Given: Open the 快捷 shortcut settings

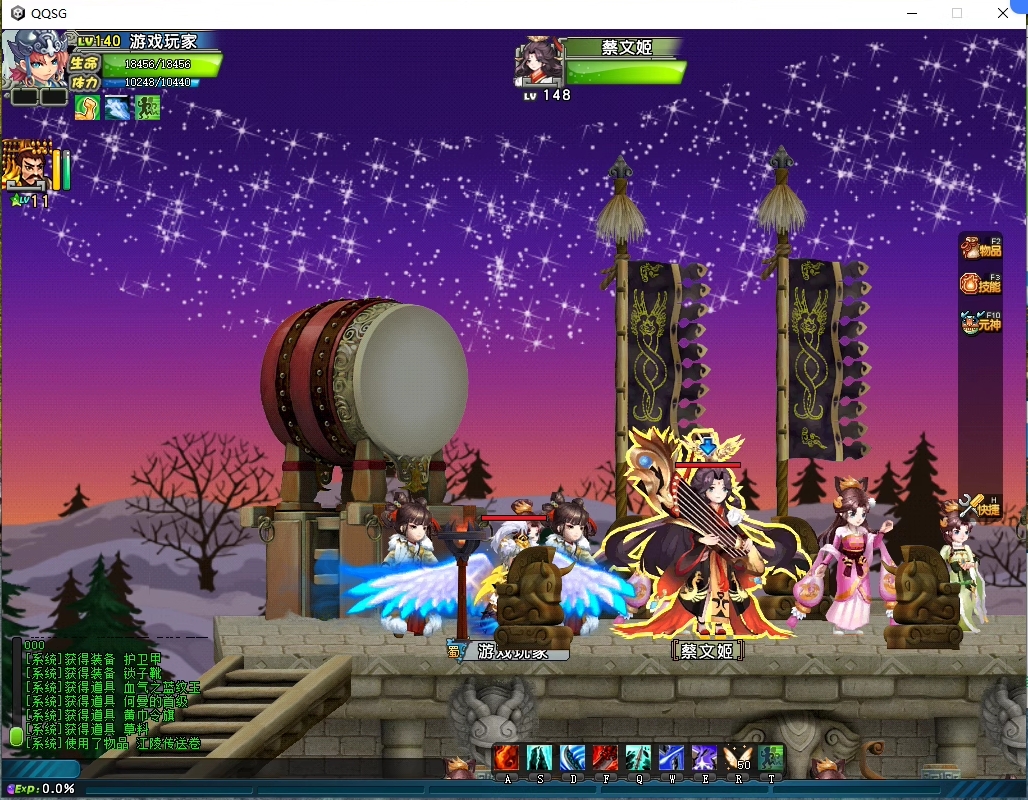Looking at the screenshot, I should click(980, 506).
